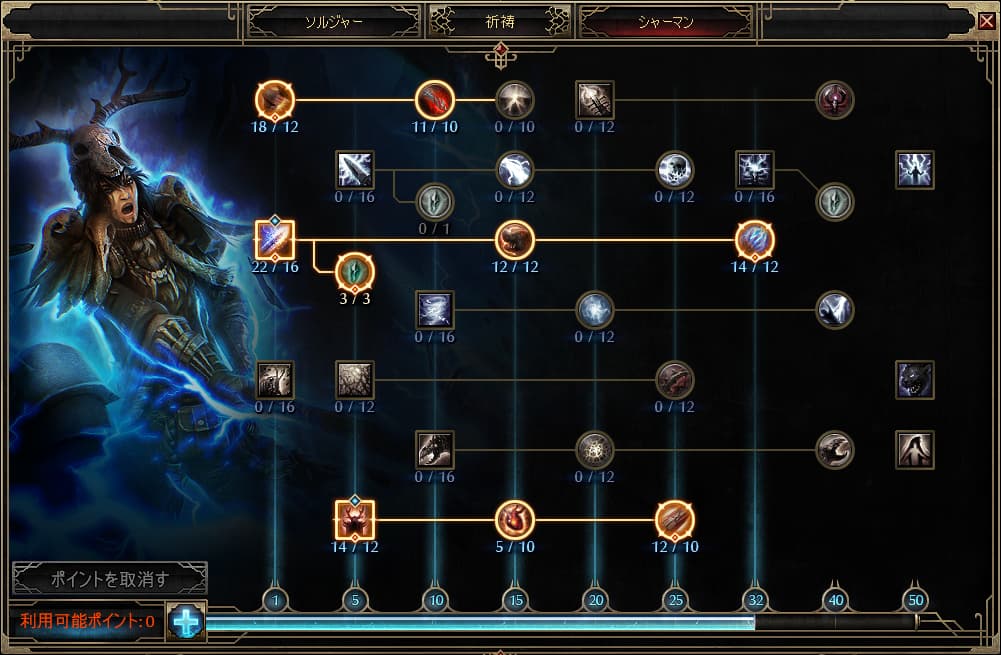Choose the hooded figure skill icon
This screenshot has width=1001, height=655.
tap(915, 450)
